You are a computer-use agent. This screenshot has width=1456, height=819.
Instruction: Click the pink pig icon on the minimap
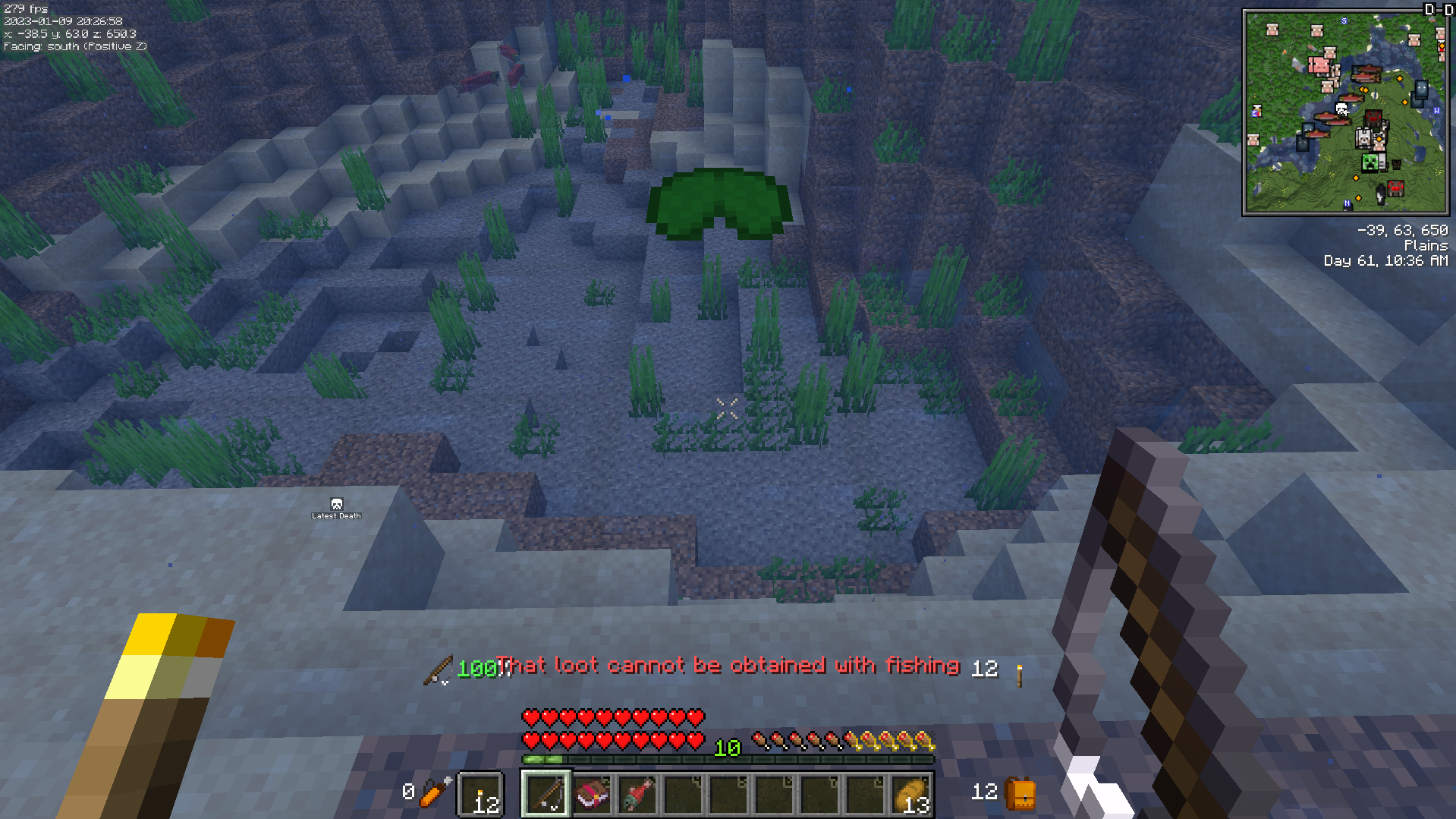1321,67
